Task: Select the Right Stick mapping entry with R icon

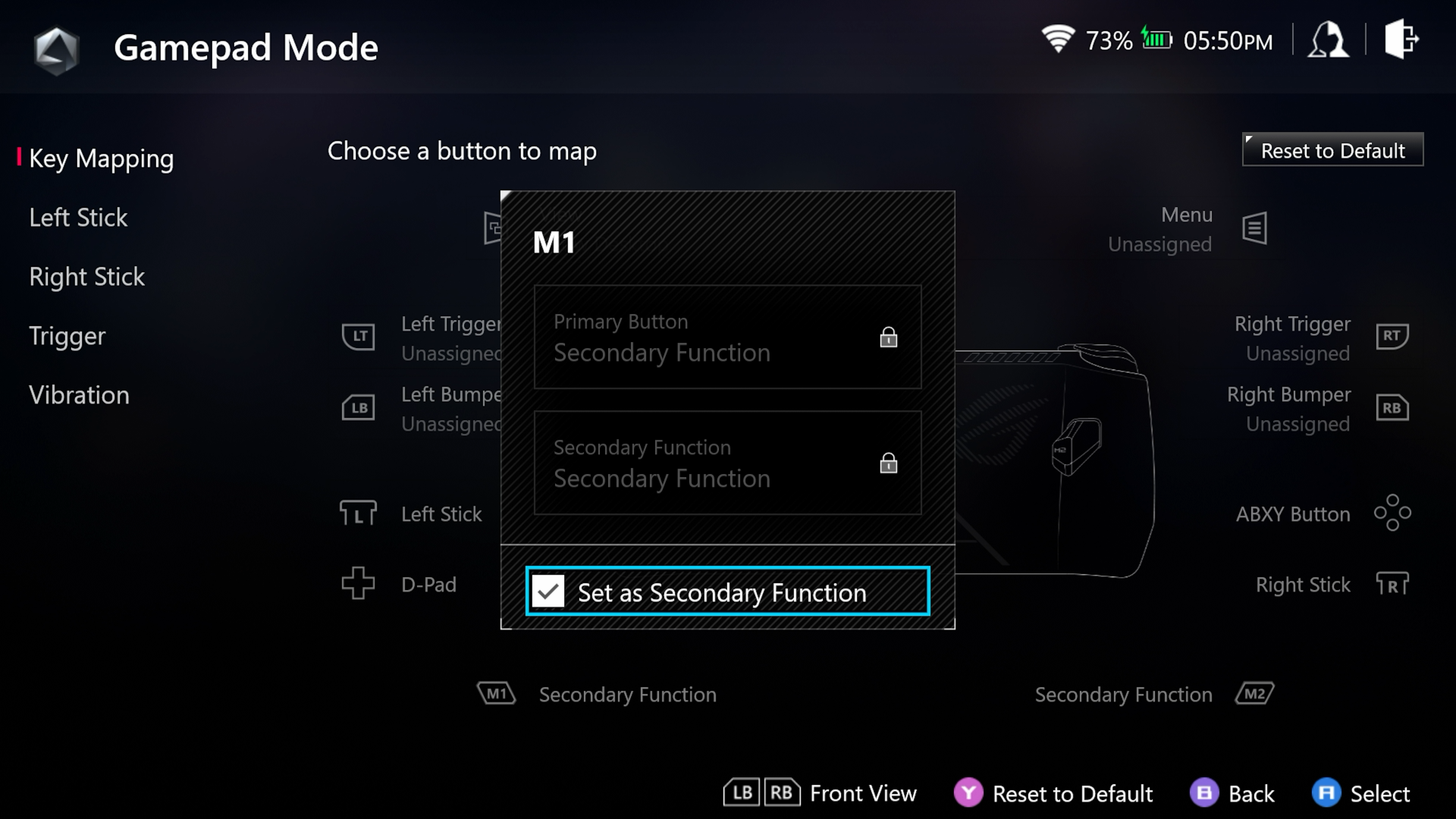Action: point(1332,585)
